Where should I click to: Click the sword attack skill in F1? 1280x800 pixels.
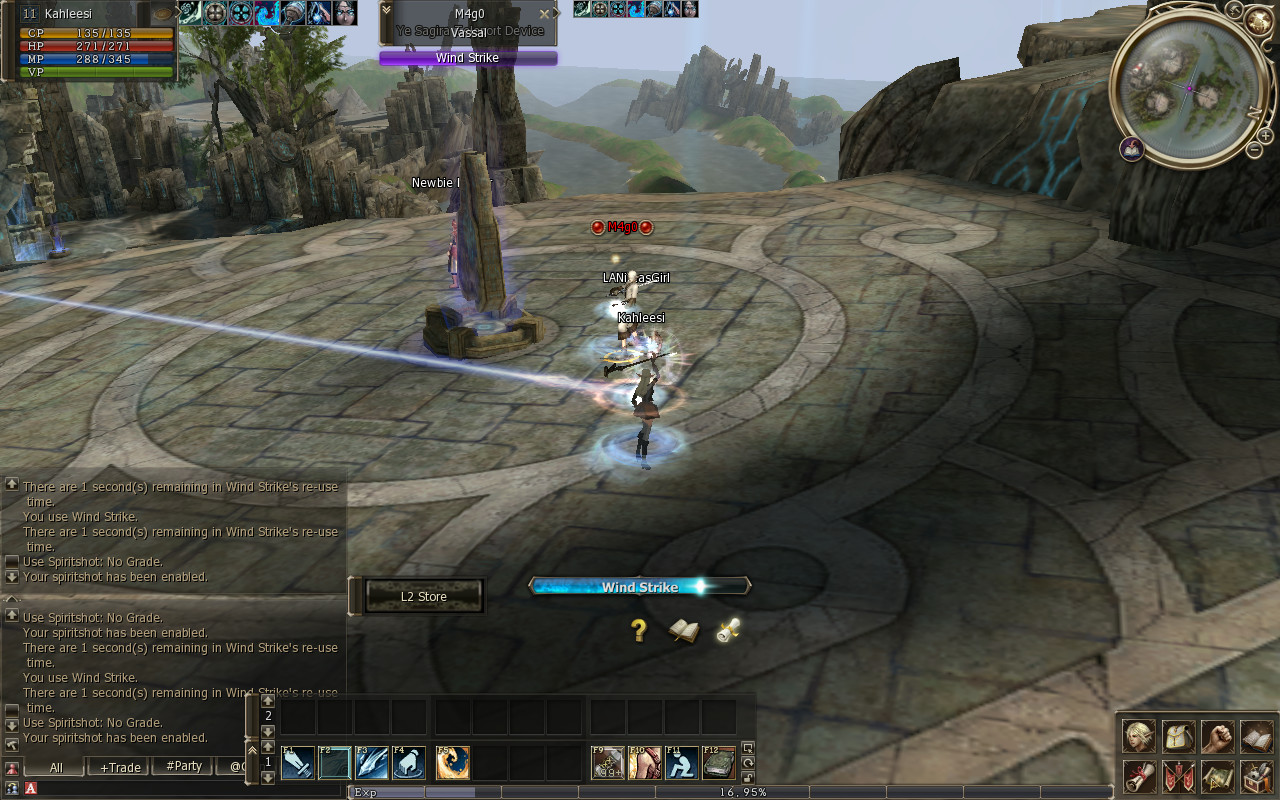(298, 764)
